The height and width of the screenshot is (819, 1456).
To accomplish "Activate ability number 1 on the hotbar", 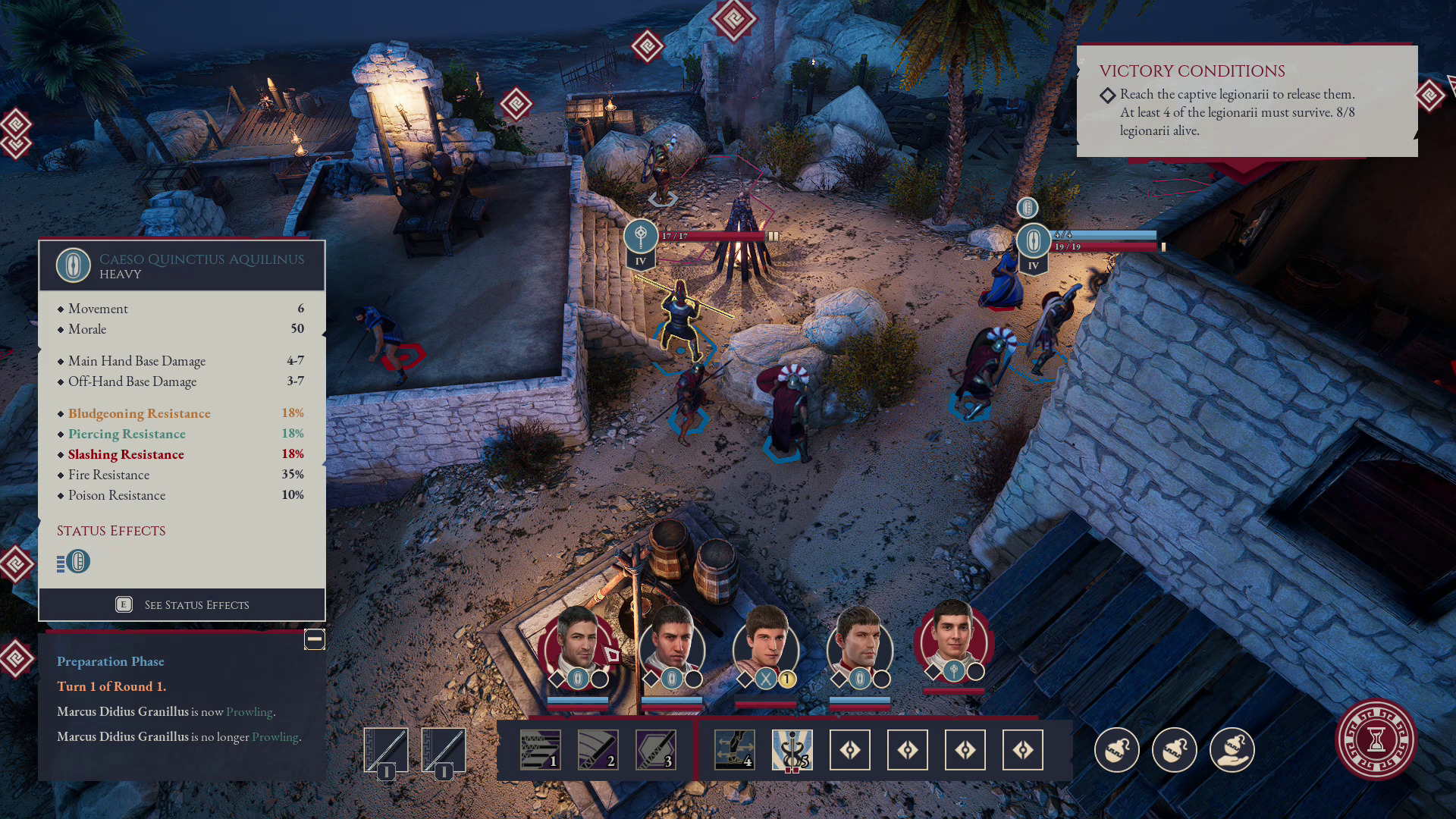I will [x=540, y=750].
